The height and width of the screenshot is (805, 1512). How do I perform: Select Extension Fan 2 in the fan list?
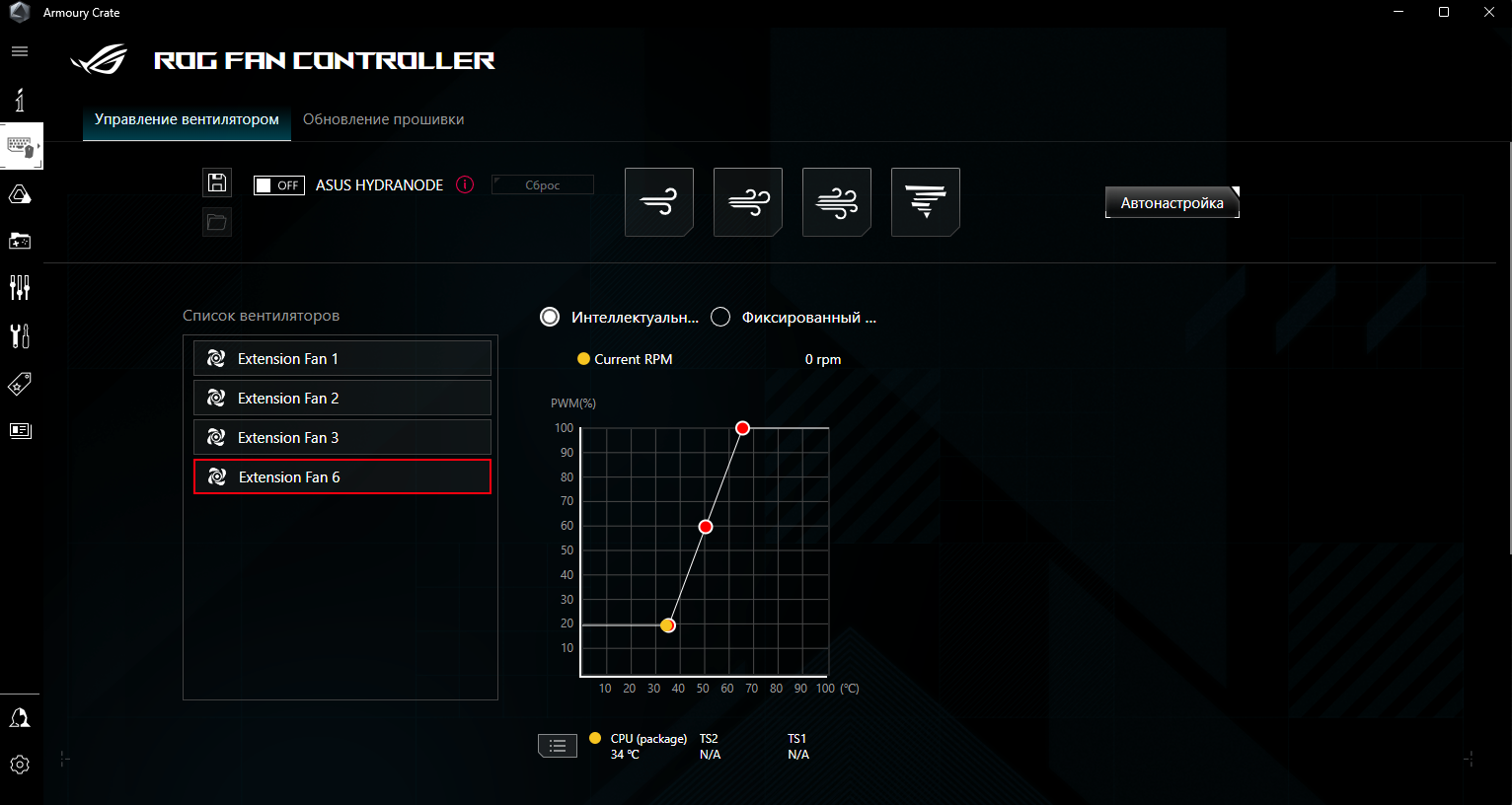click(x=341, y=398)
